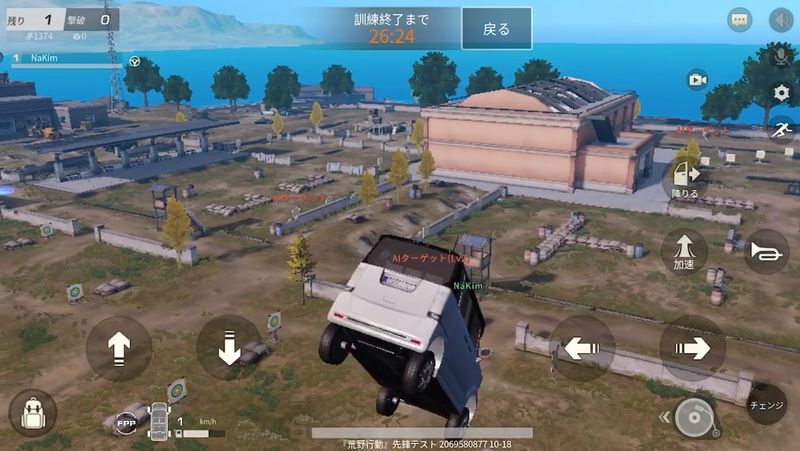Toggle the microphone icon

point(781,57)
